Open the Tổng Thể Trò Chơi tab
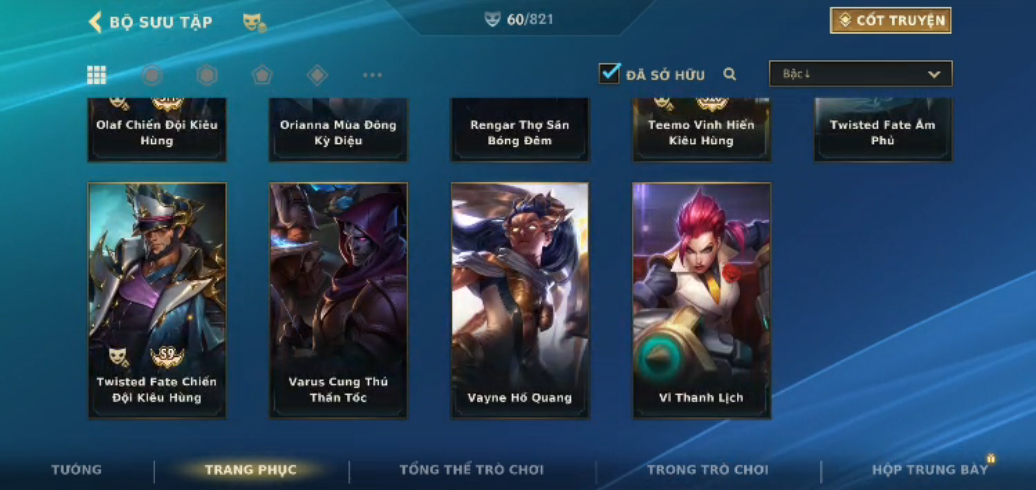 tap(471, 470)
